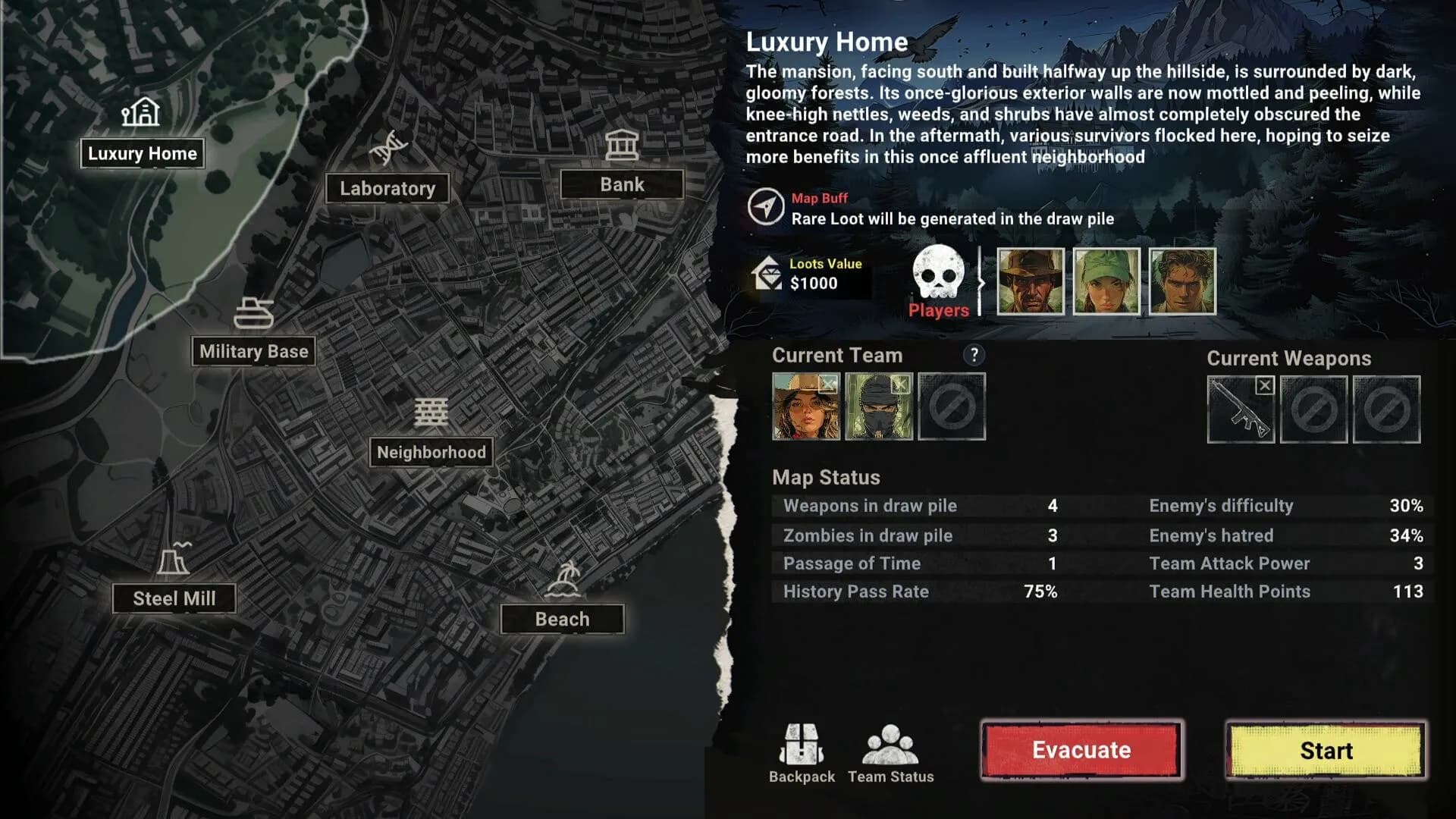Screen dimensions: 1456x819
Task: Choose the Military Base map icon
Action: [x=256, y=314]
